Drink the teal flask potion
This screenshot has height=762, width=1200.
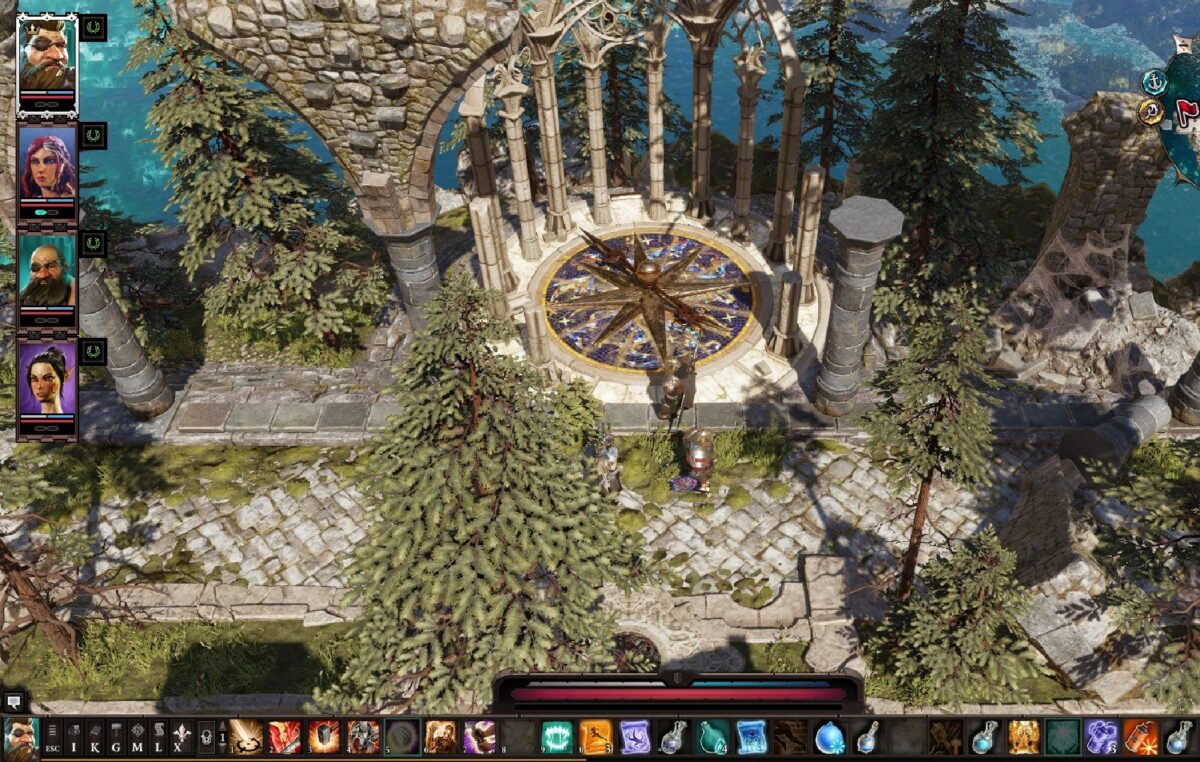click(712, 737)
